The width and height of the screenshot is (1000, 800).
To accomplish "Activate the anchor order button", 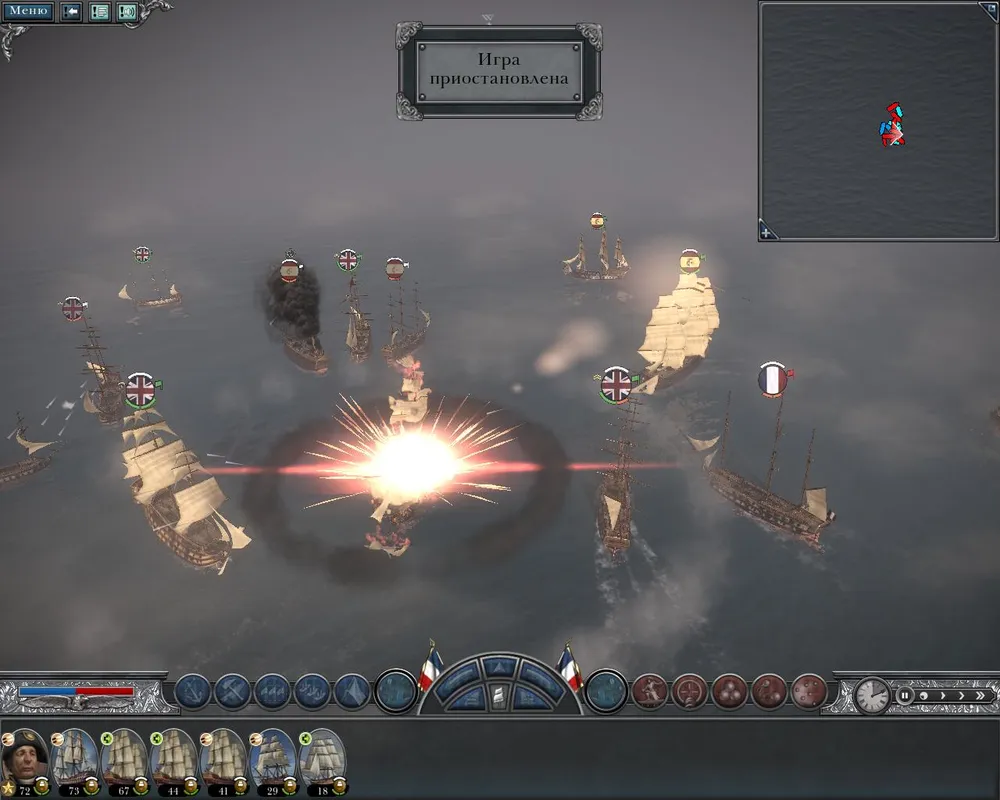I will click(193, 692).
